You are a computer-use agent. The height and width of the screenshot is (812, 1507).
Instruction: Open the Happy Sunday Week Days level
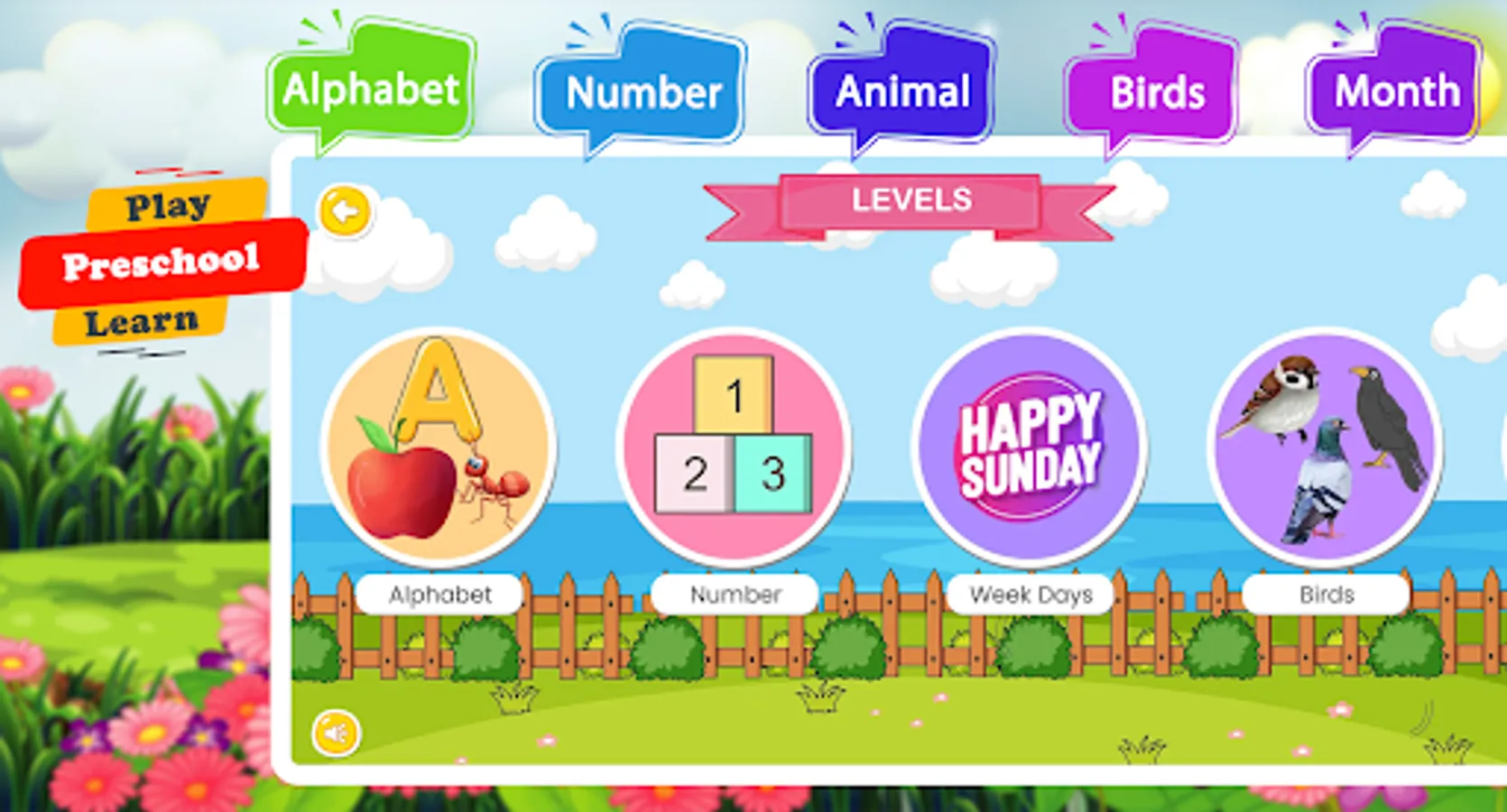tap(1030, 447)
